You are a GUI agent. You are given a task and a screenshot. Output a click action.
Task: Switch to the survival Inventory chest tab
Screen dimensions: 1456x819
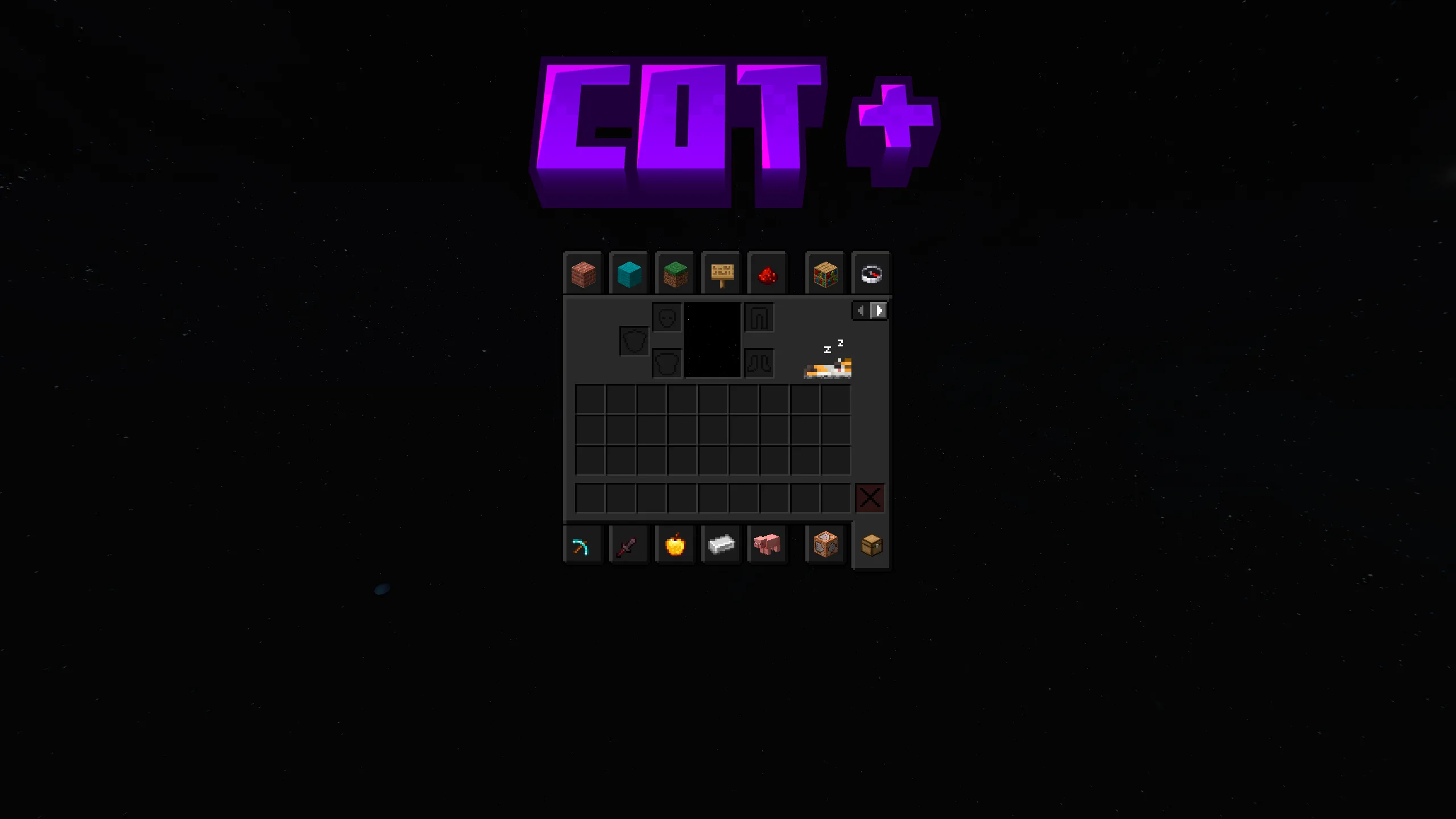tap(871, 544)
